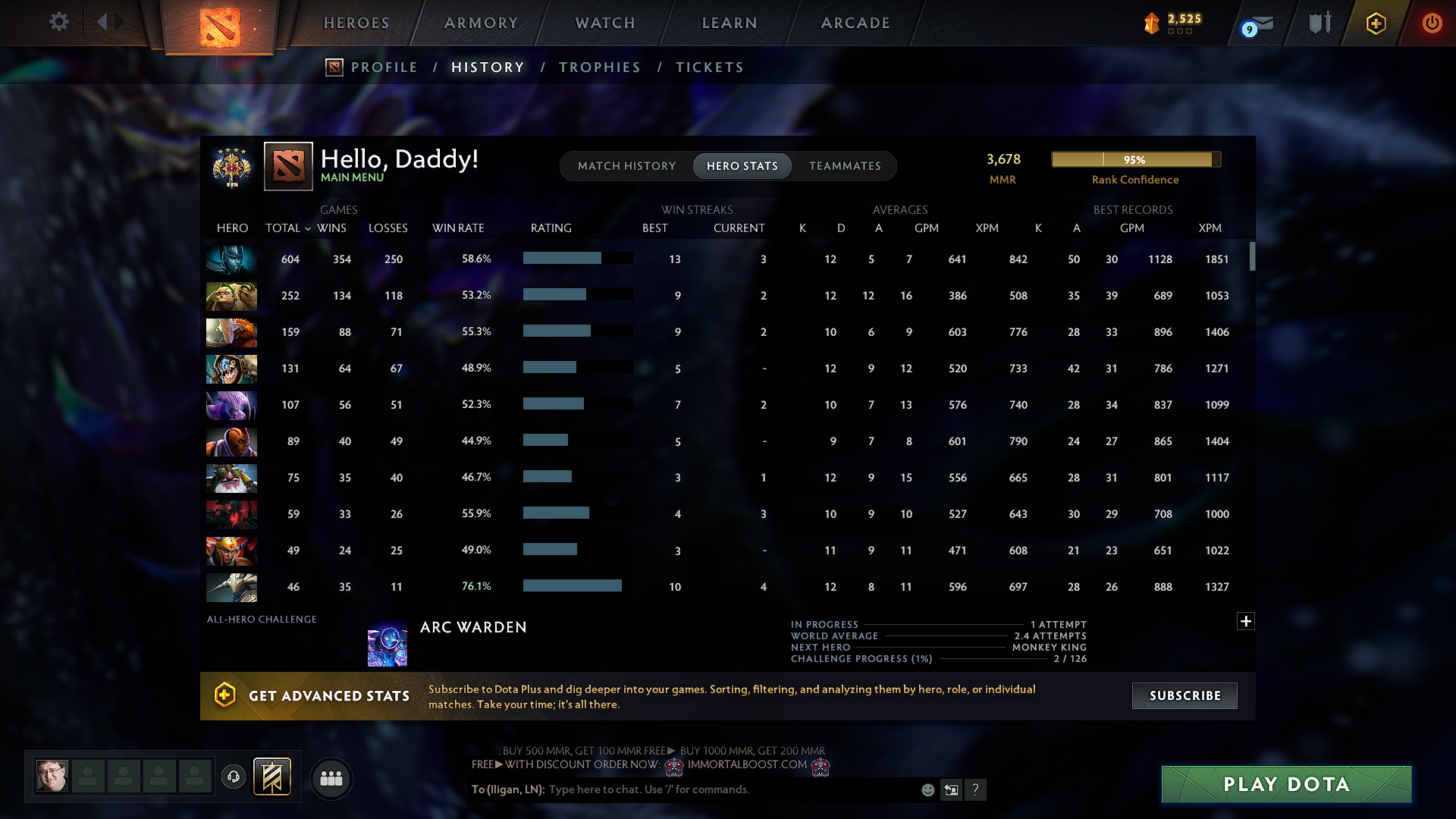
Task: Select the Pudge hero icon
Action: click(x=231, y=296)
